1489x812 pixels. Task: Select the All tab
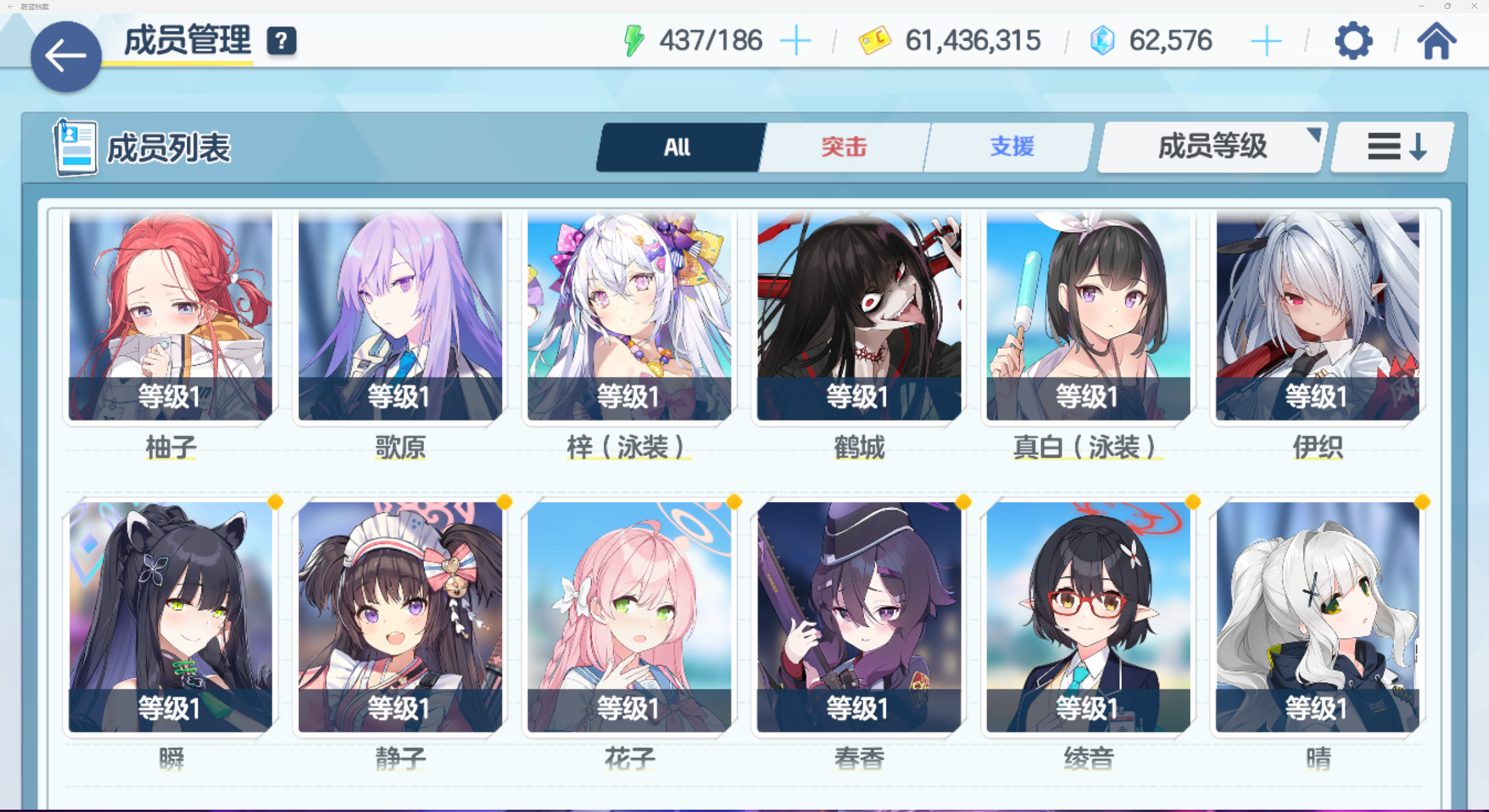point(677,147)
